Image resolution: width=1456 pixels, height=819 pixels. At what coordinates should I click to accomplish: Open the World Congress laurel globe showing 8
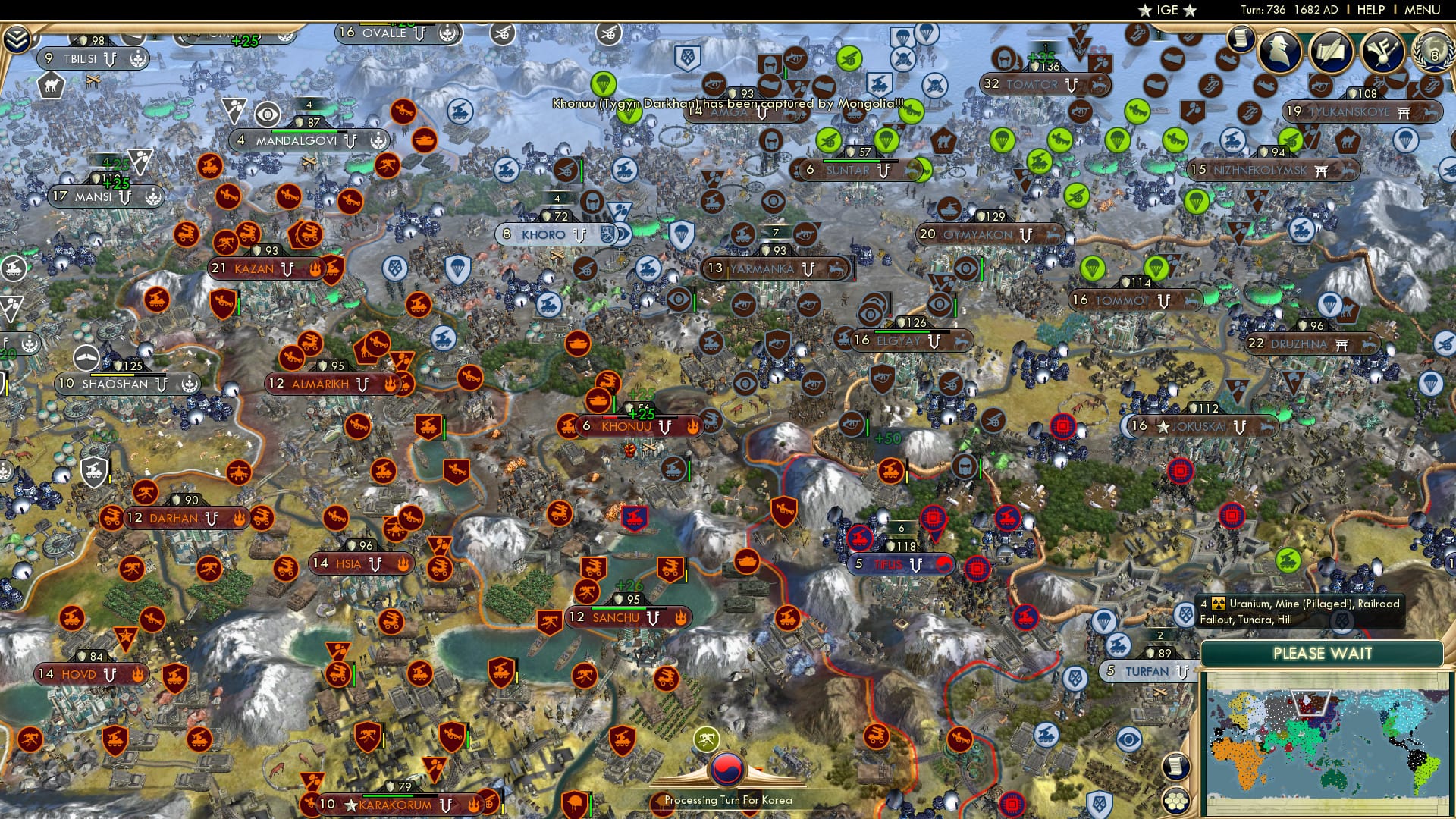(1432, 53)
